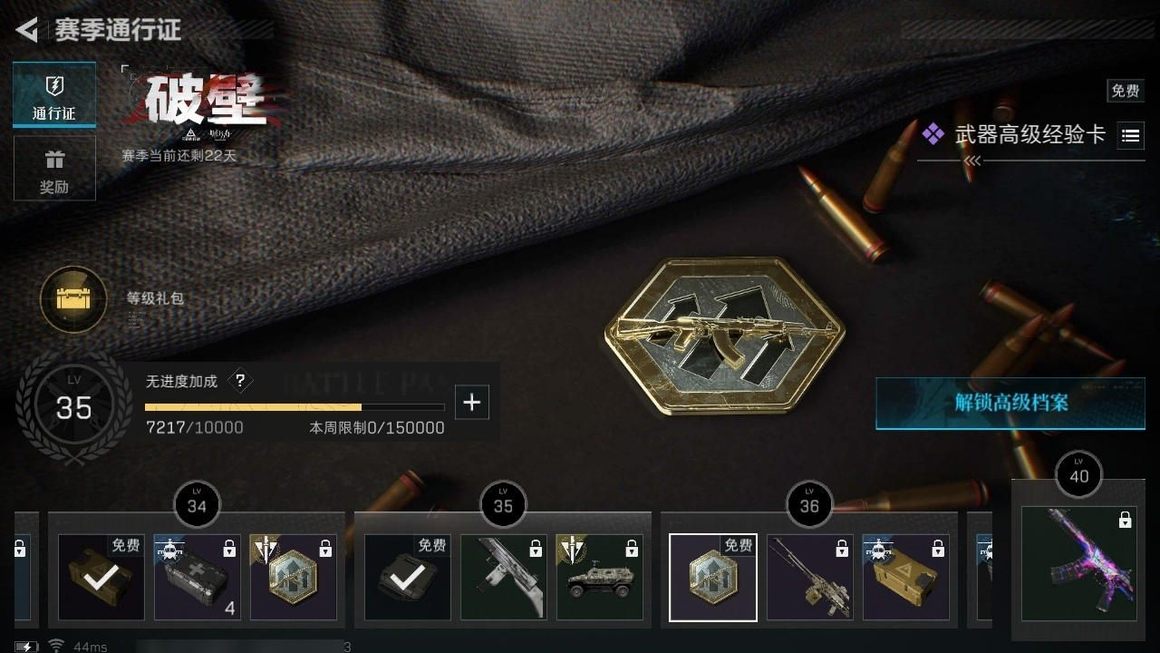Switch to the 通行证 pass tab

coord(54,95)
